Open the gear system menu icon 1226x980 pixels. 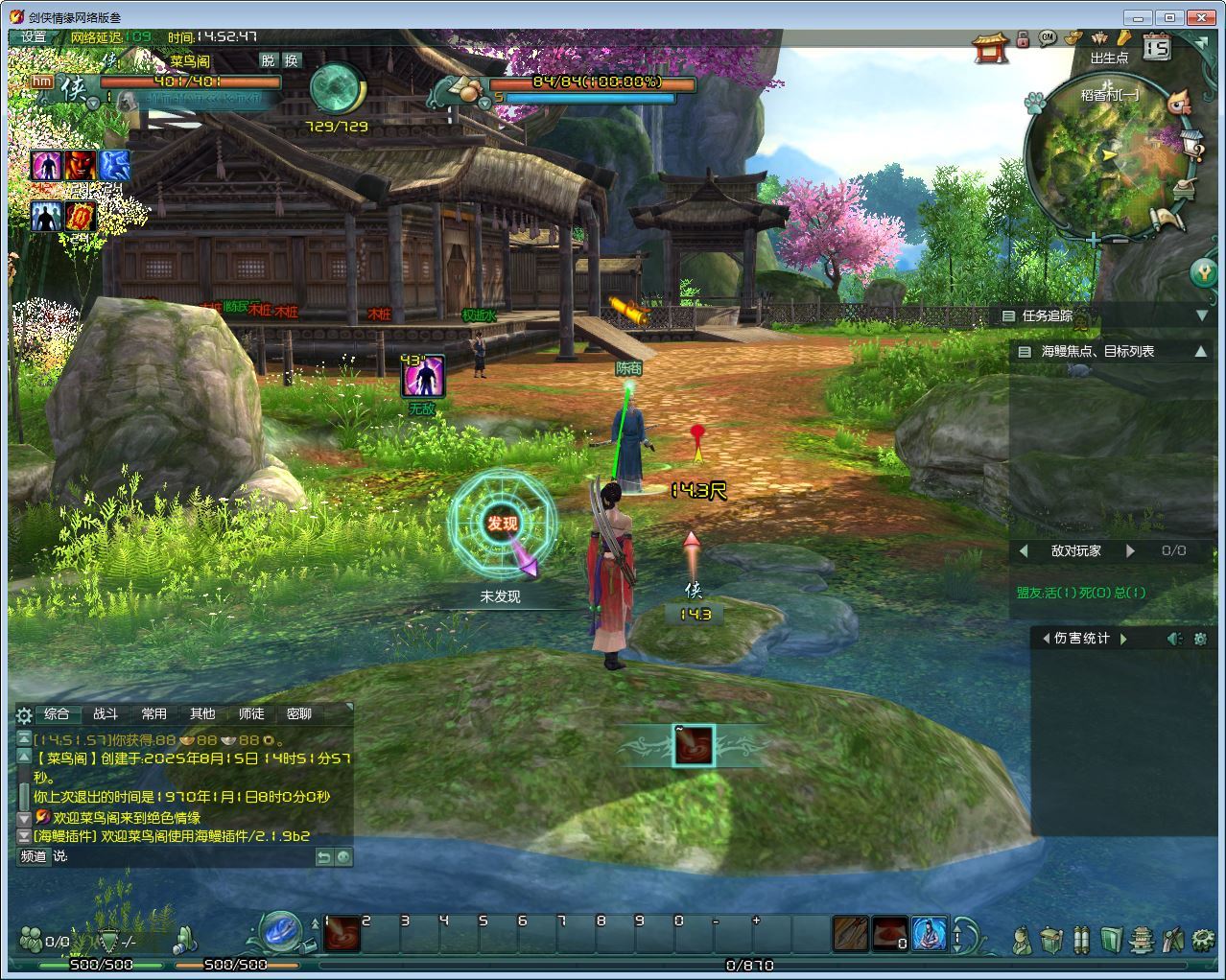tap(1203, 939)
